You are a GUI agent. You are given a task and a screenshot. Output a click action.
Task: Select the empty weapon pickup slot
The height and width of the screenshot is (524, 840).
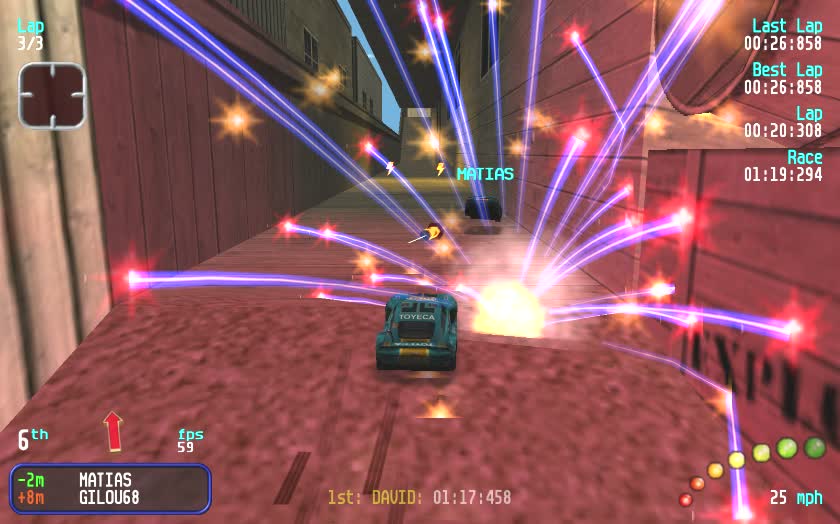(x=52, y=95)
